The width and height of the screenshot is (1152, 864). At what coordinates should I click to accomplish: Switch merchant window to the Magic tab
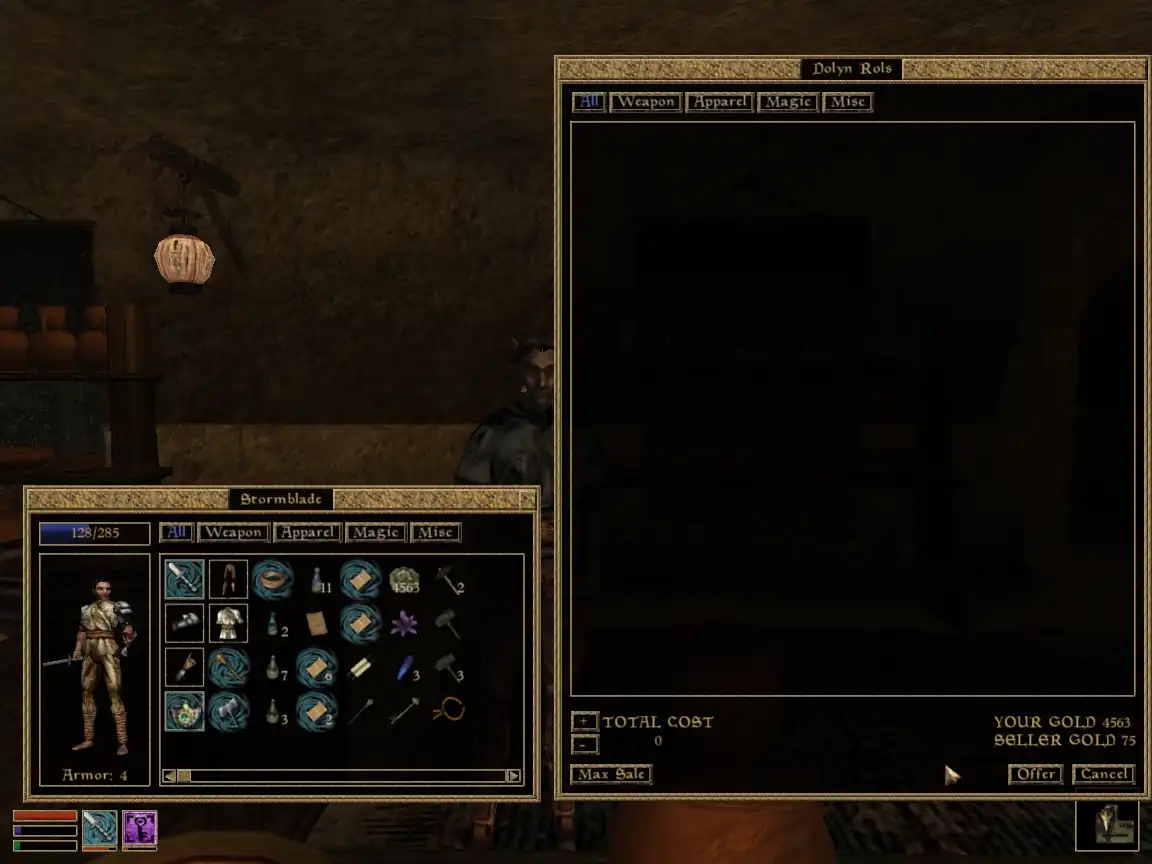[x=788, y=102]
